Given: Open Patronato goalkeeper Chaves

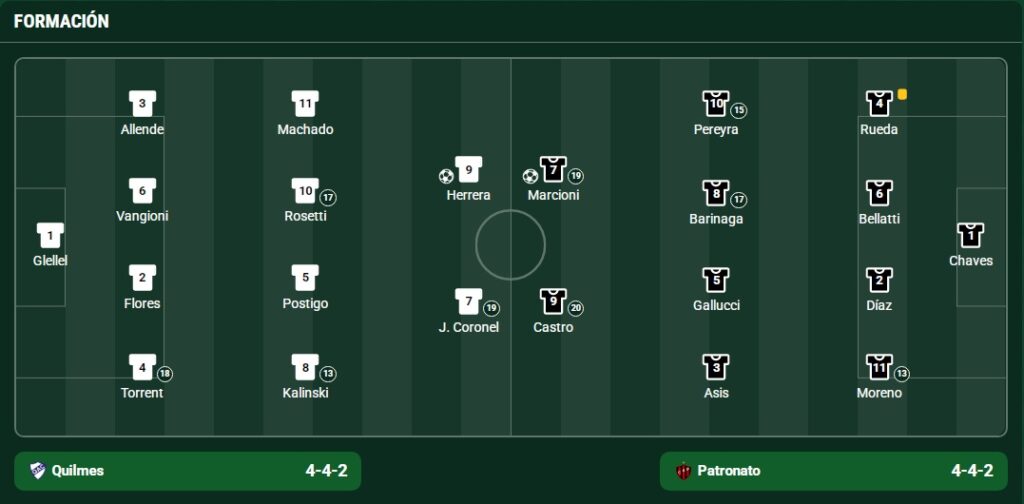Looking at the screenshot, I should click(x=970, y=236).
